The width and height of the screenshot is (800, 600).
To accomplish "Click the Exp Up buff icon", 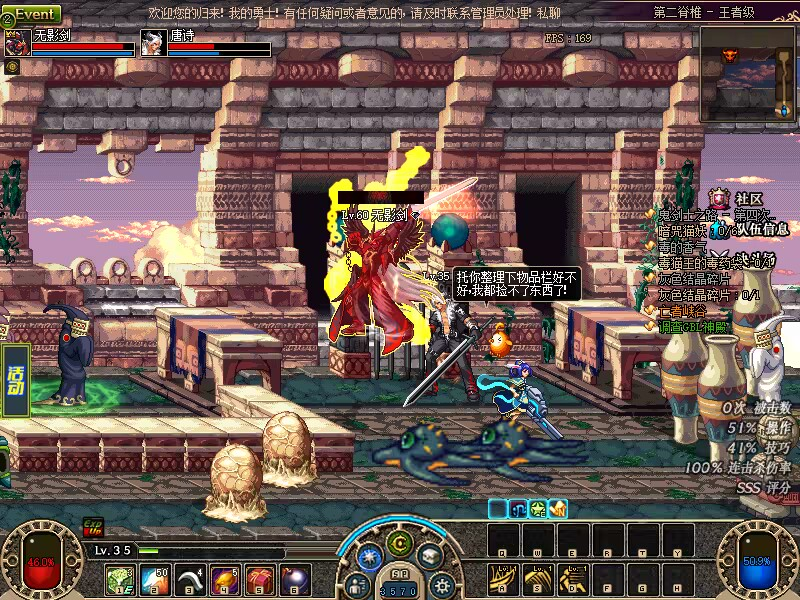I will point(93,527).
